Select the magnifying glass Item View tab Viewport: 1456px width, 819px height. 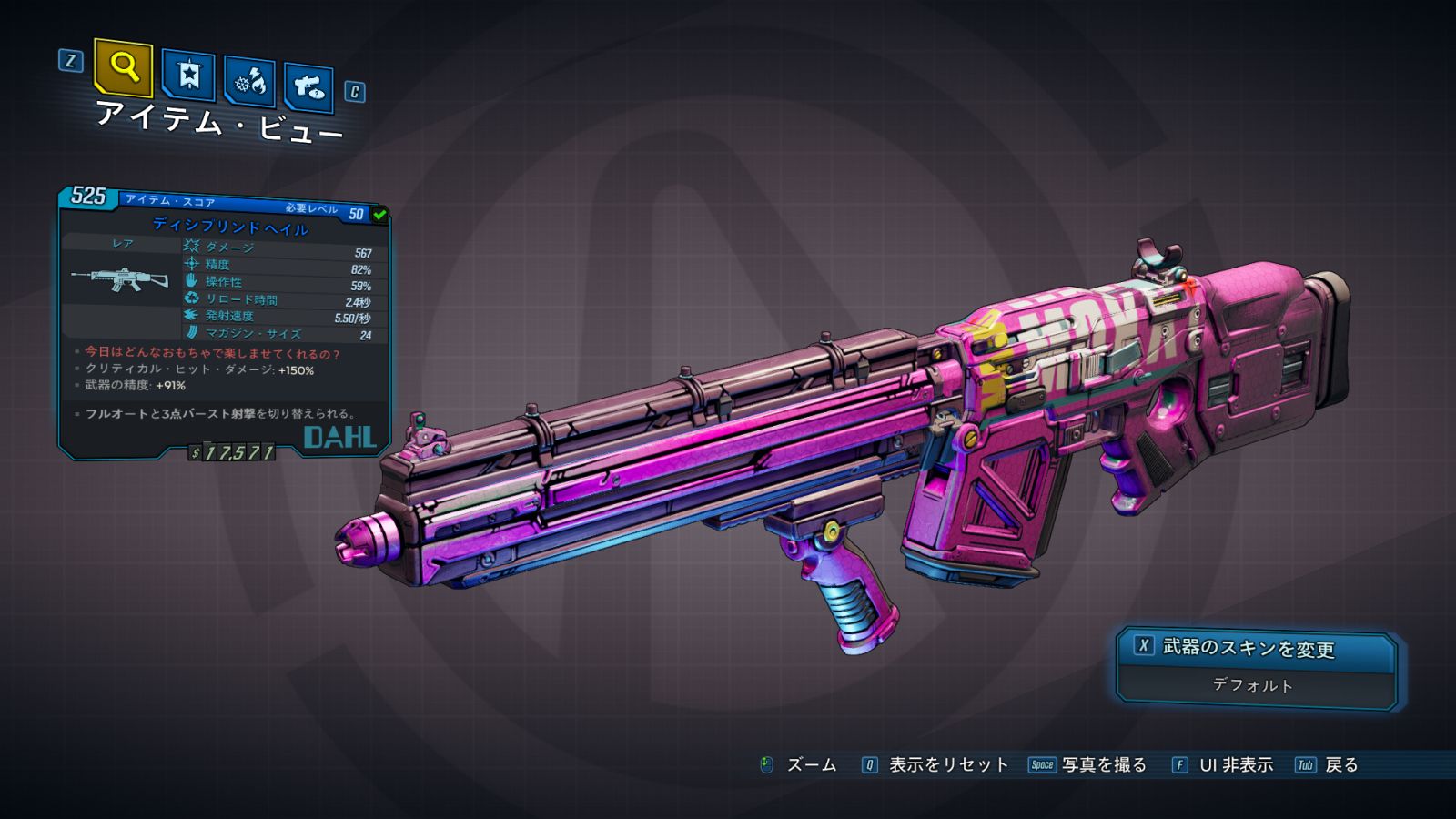(123, 66)
